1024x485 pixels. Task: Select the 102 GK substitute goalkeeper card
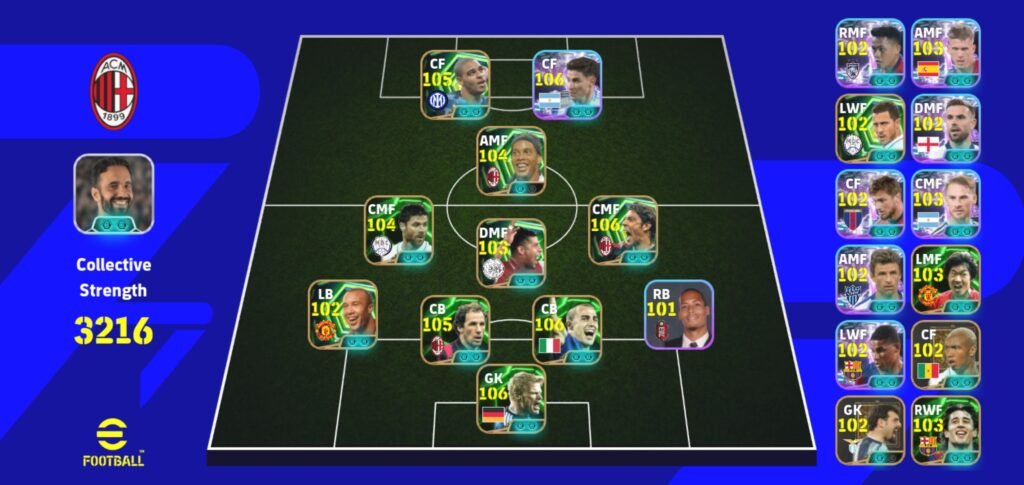coord(870,430)
